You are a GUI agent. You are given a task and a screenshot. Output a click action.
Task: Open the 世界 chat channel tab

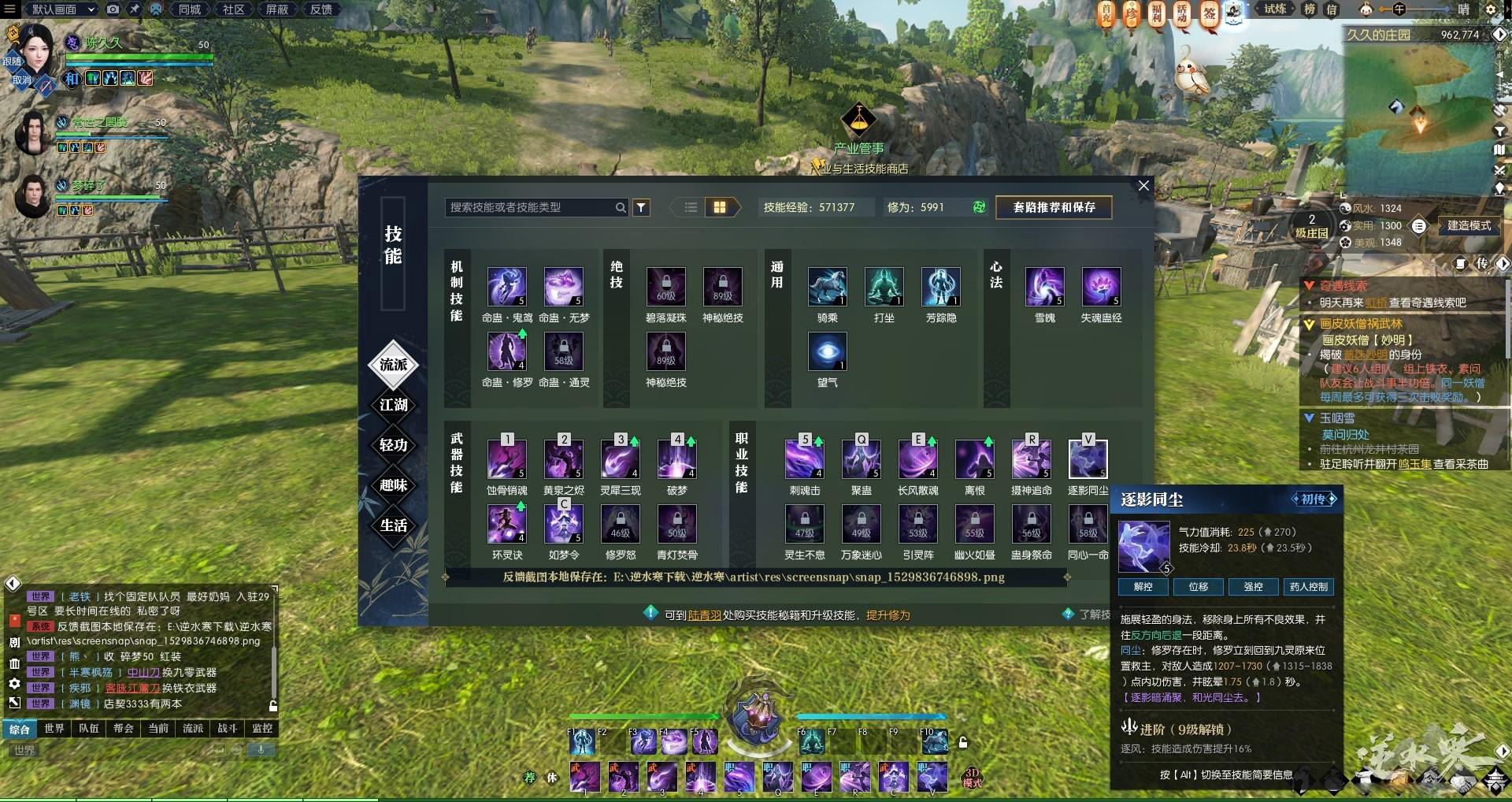tap(54, 729)
